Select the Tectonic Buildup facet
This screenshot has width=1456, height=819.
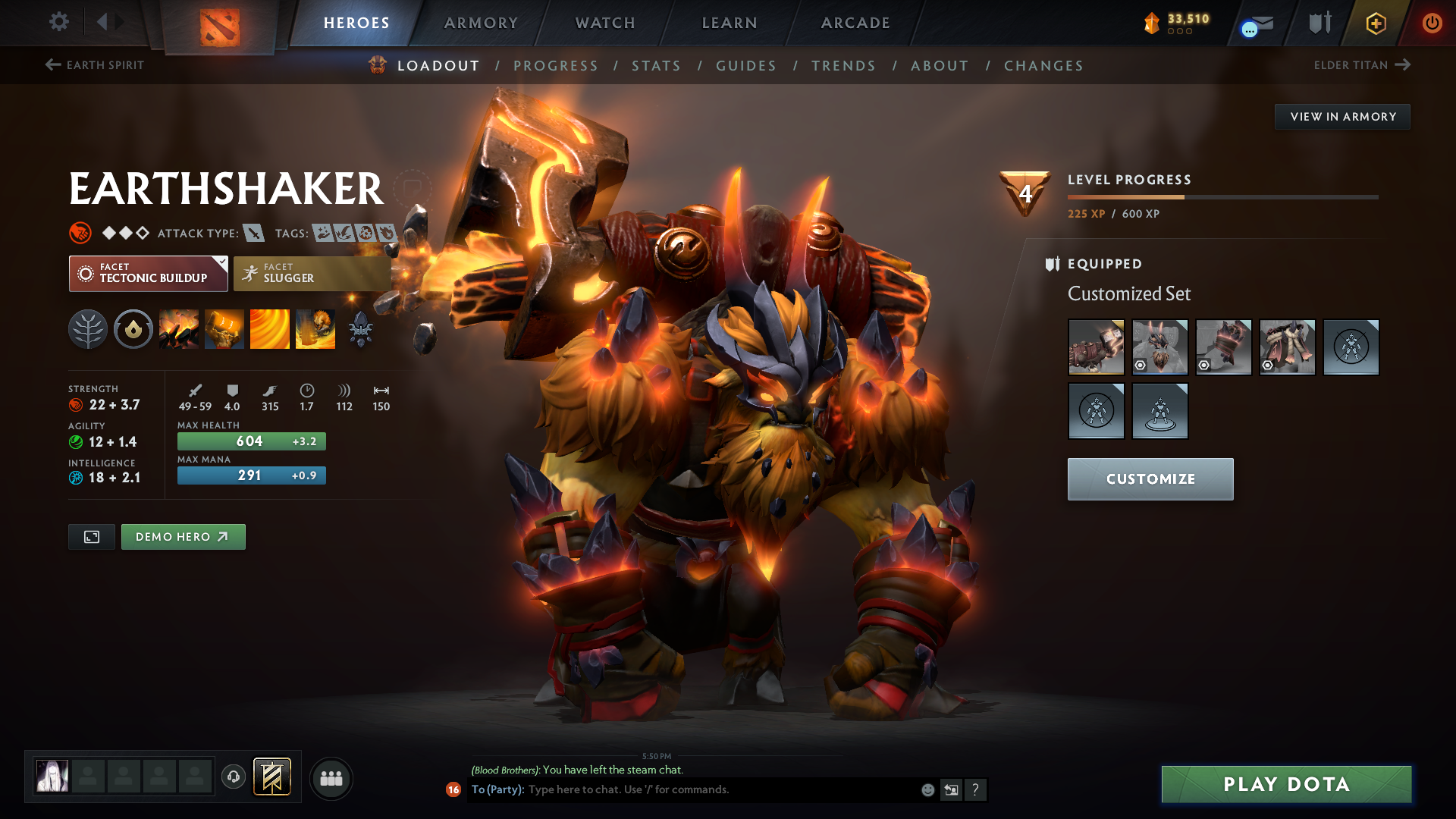148,274
